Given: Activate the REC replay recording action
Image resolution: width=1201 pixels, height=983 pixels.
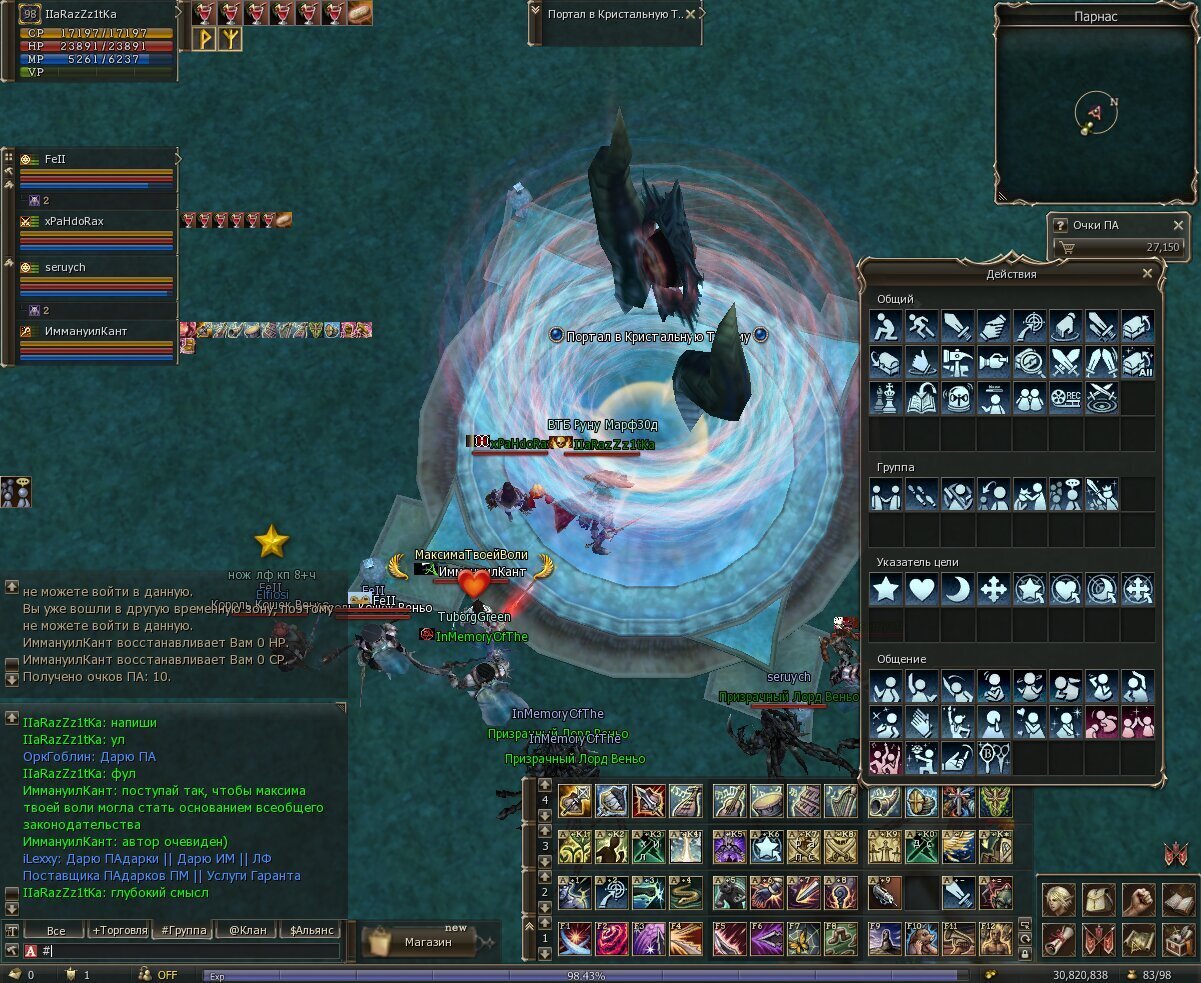Looking at the screenshot, I should 1066,397.
